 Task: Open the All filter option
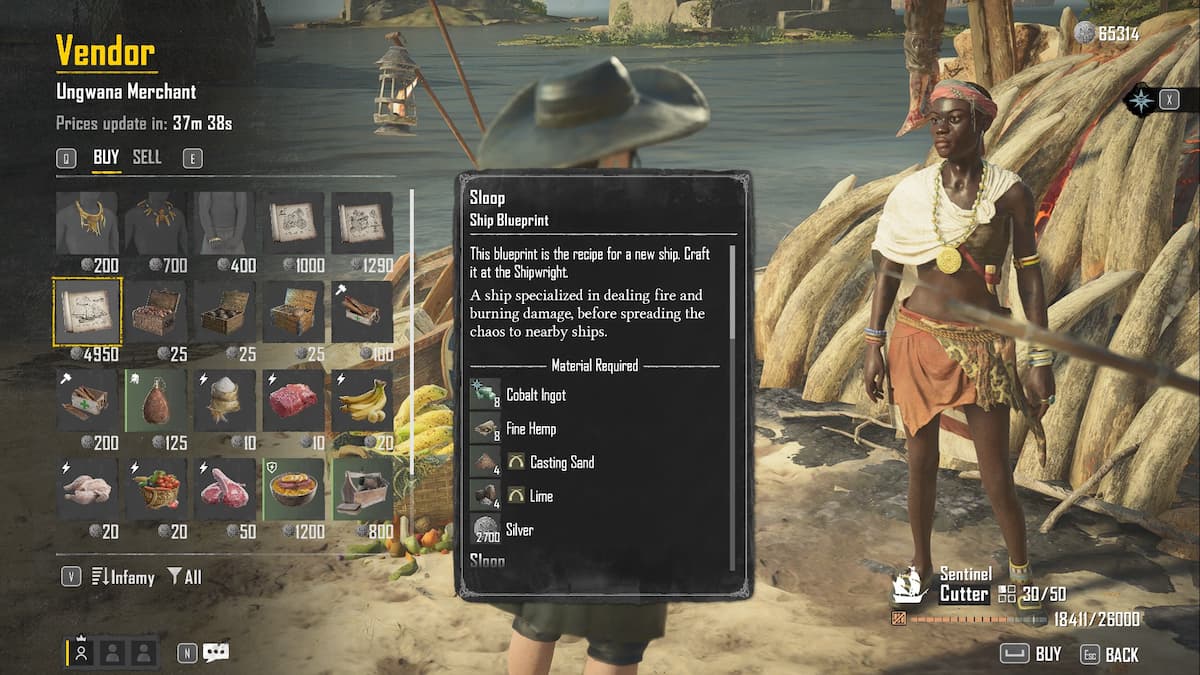coord(185,577)
